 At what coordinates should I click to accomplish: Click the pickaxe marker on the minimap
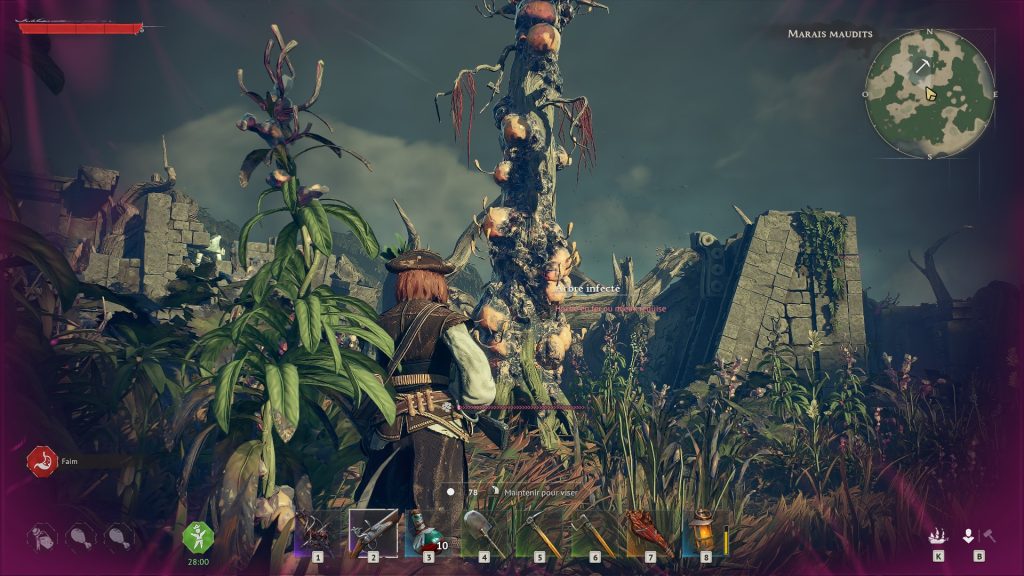click(x=920, y=66)
